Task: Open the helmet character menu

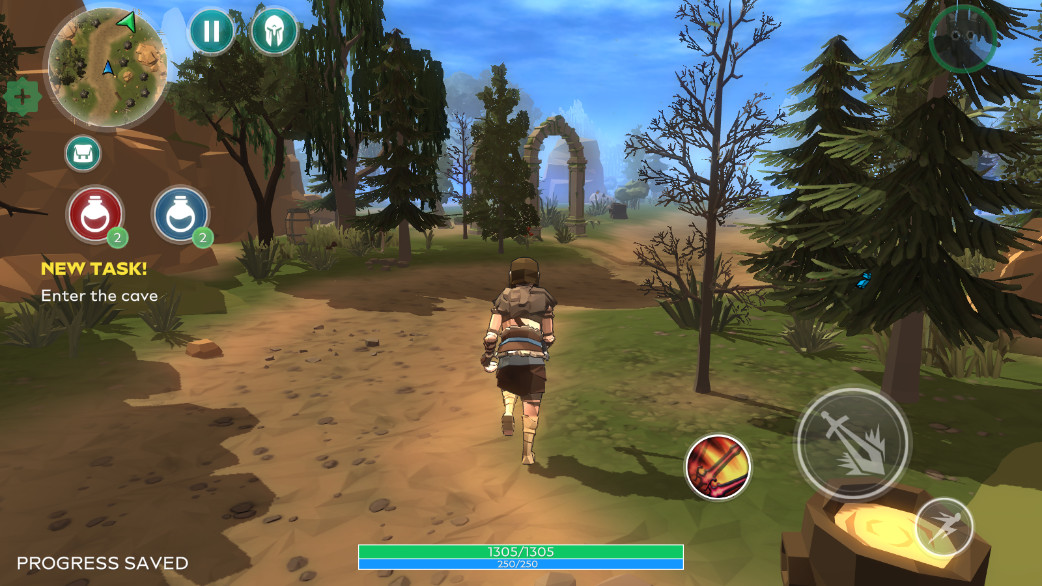Action: click(x=274, y=31)
